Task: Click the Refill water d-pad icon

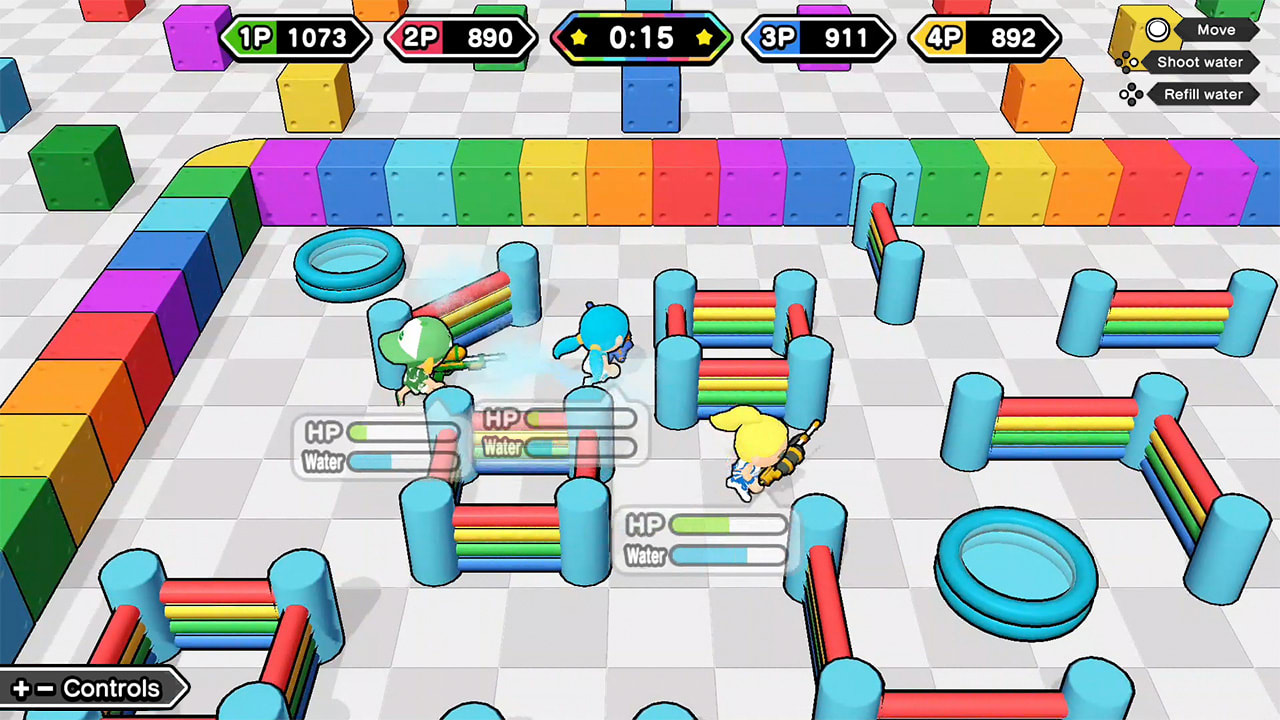Action: 1133,94
